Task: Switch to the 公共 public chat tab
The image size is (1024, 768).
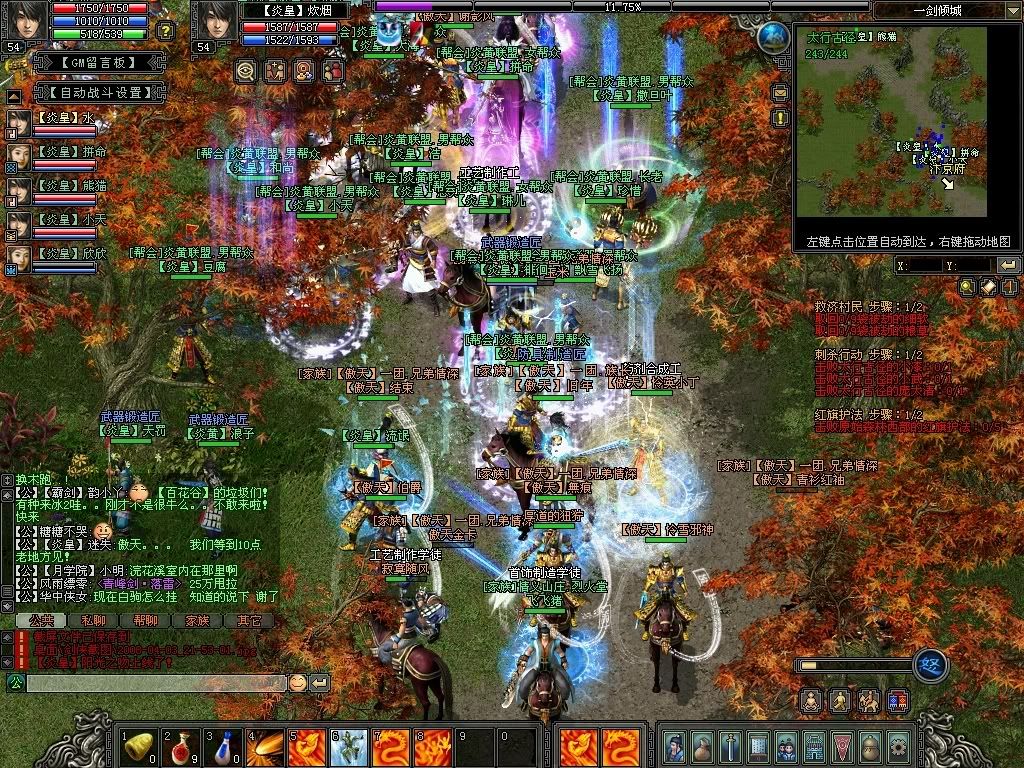Action: pyautogui.click(x=39, y=621)
